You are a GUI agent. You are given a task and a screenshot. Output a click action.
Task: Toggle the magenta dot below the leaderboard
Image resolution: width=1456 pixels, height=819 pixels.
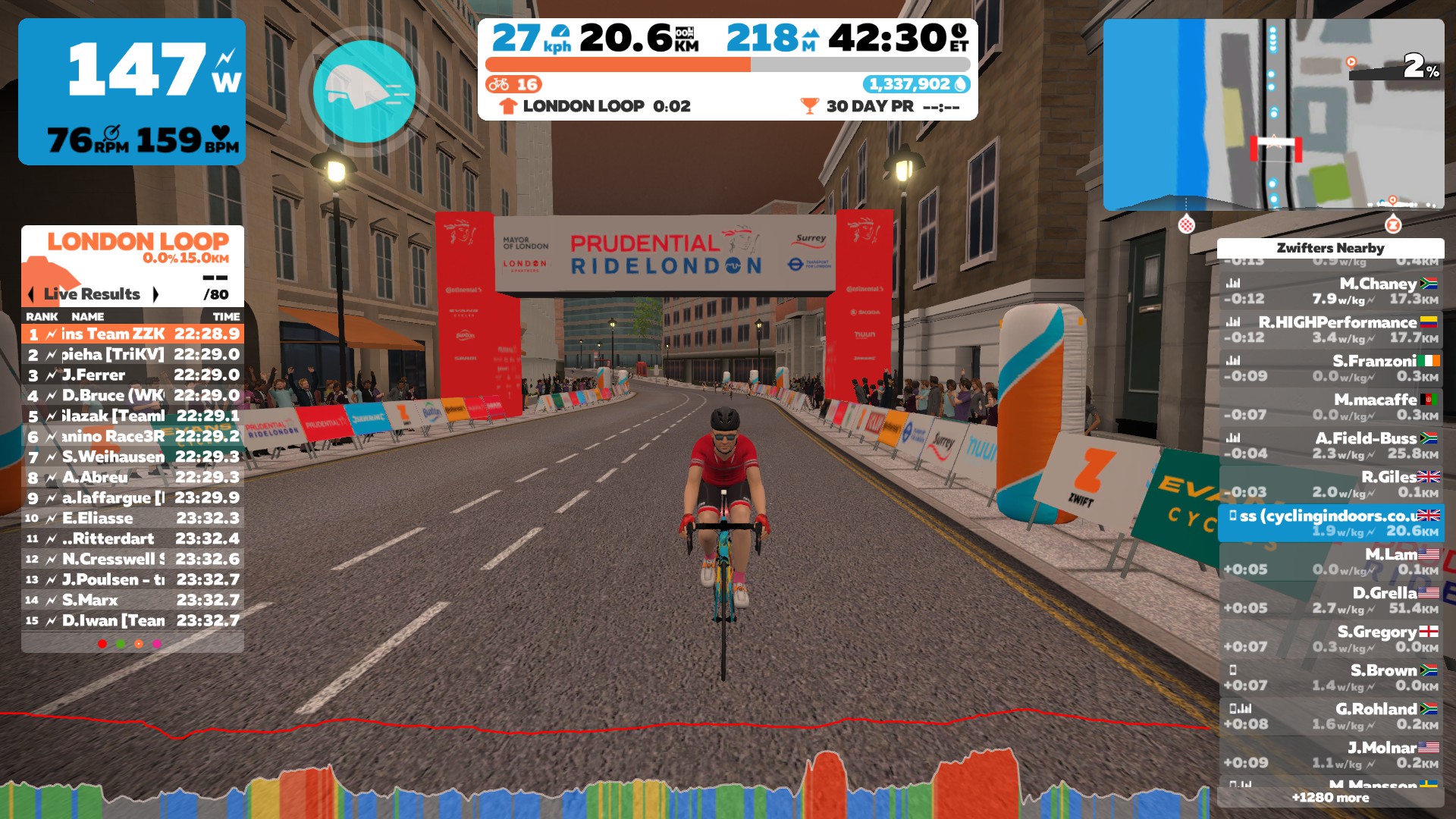click(x=156, y=644)
